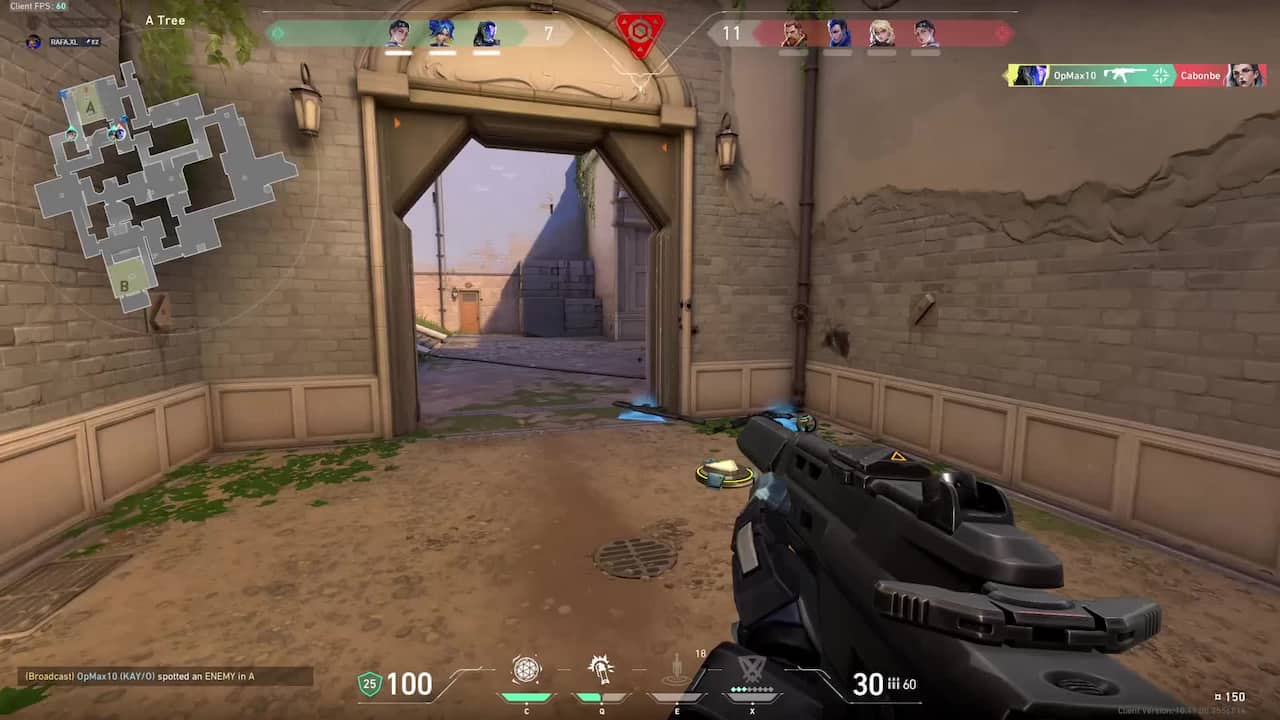The height and width of the screenshot is (720, 1280).
Task: Expand the ally team score showing 7
Action: coord(548,33)
